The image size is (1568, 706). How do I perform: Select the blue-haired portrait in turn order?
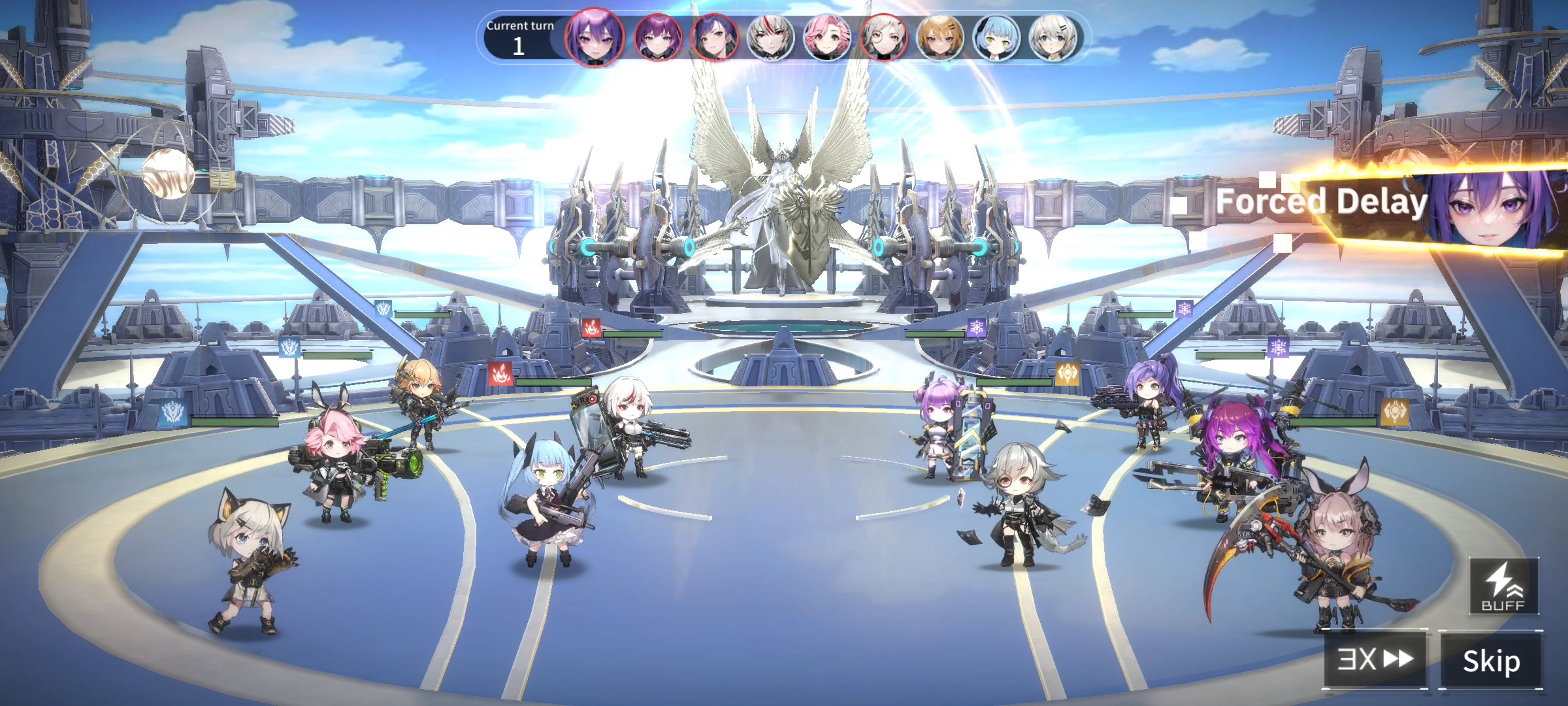coord(996,38)
